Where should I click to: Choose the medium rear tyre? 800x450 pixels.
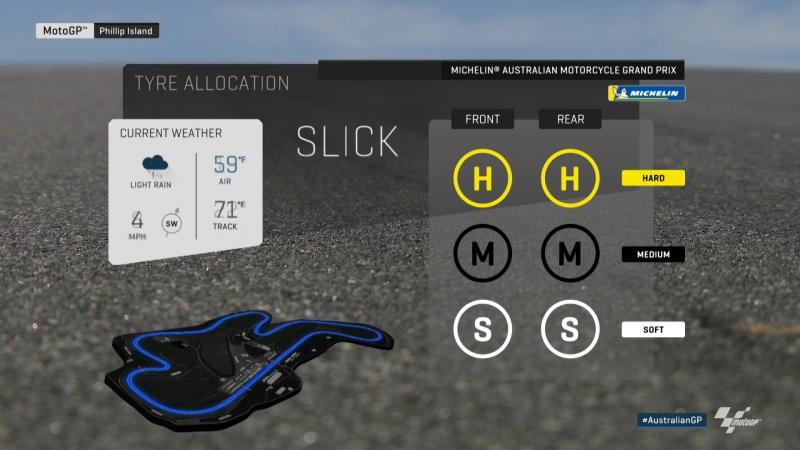point(570,254)
